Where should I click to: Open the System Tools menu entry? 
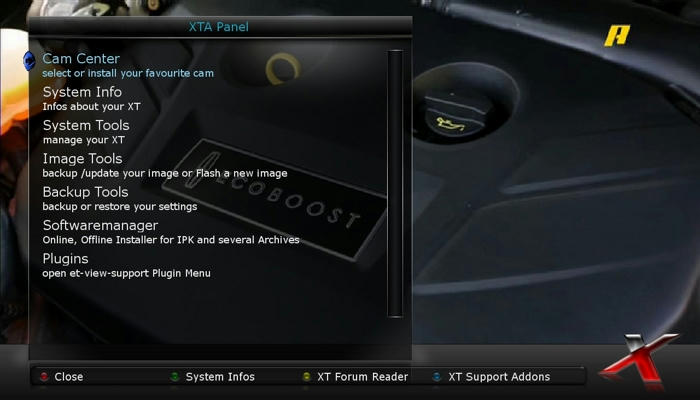point(86,126)
